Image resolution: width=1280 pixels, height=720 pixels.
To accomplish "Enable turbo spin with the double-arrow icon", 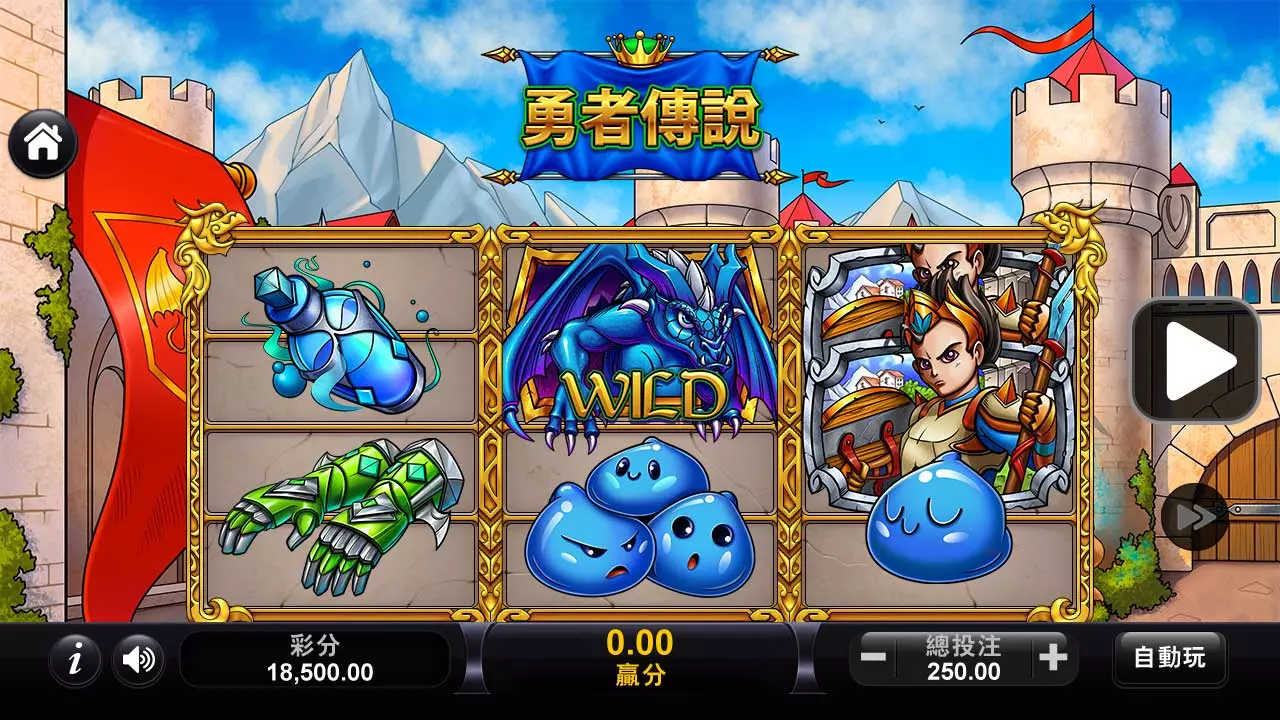I will 1193,518.
